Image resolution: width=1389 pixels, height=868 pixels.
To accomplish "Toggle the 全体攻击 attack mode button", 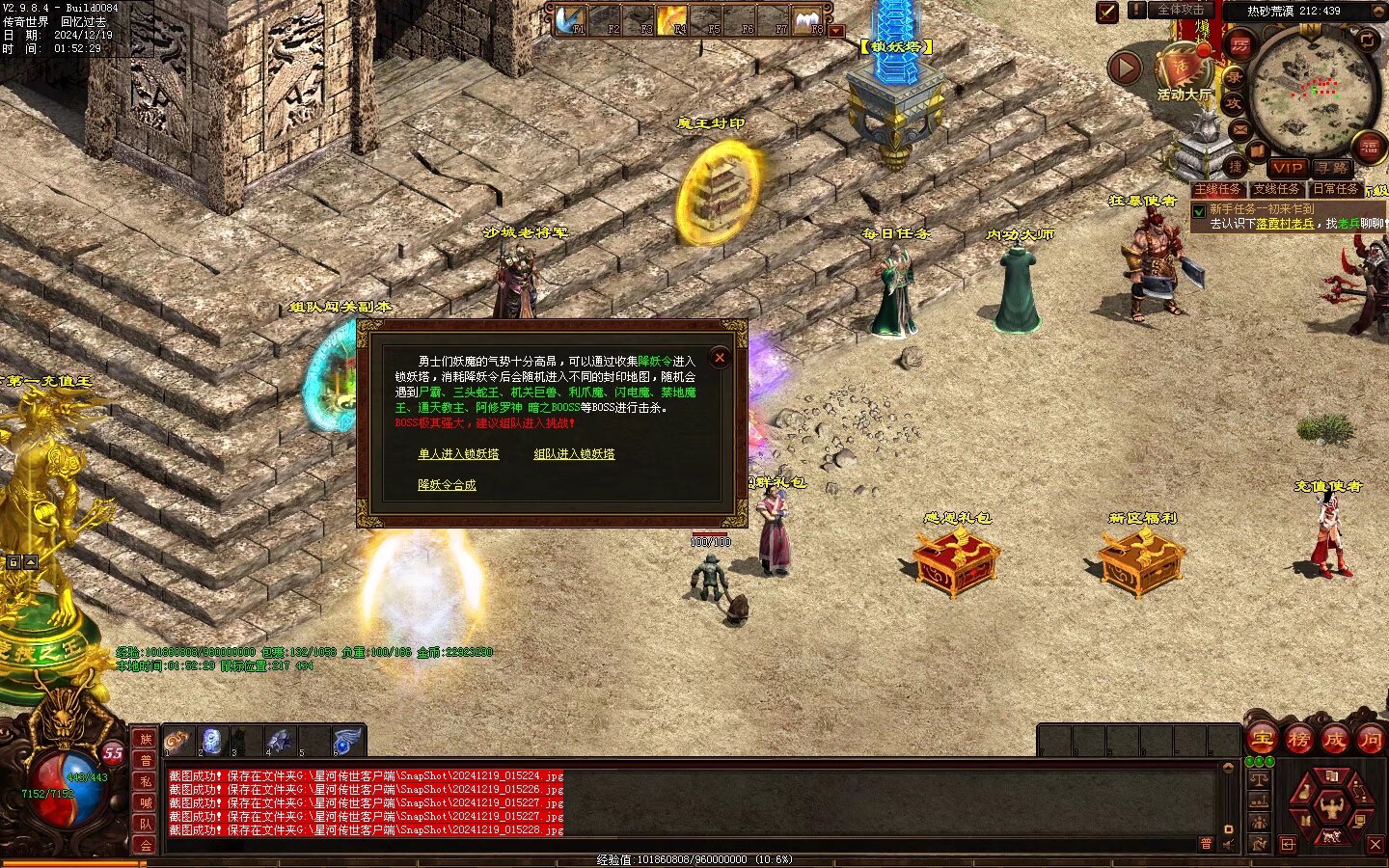I will [x=1181, y=11].
